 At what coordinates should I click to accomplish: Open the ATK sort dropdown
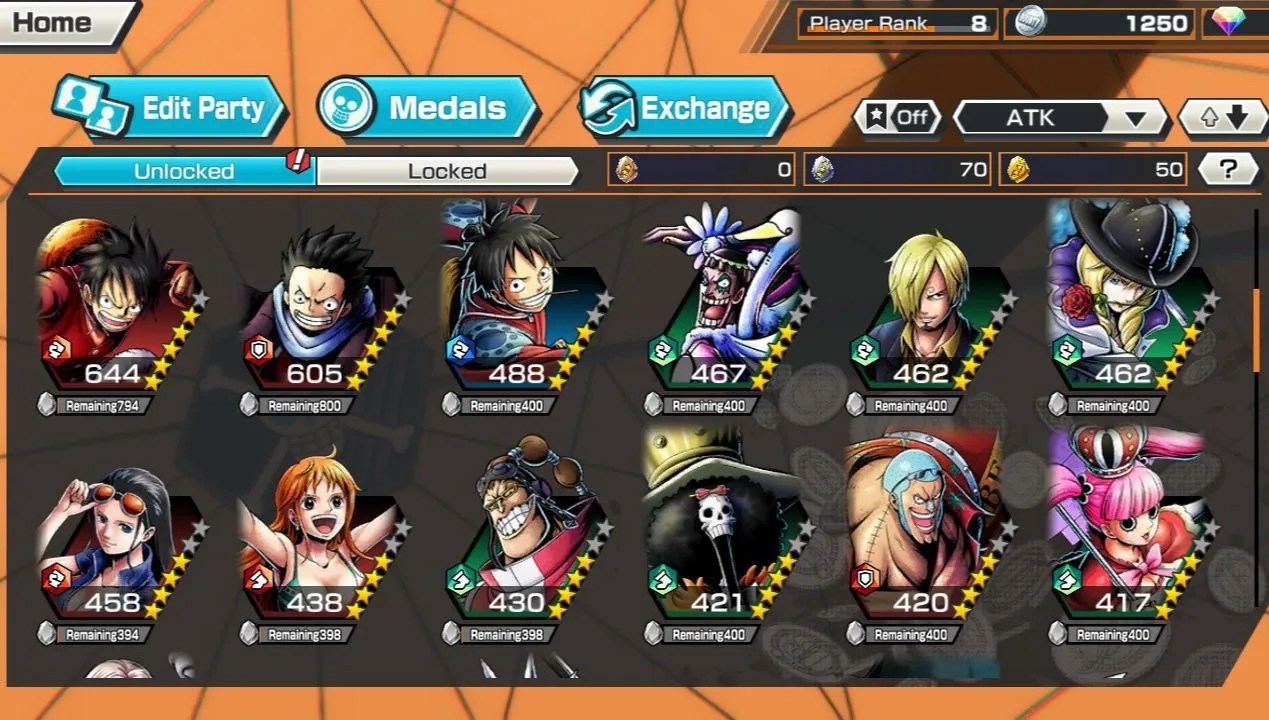point(1060,117)
